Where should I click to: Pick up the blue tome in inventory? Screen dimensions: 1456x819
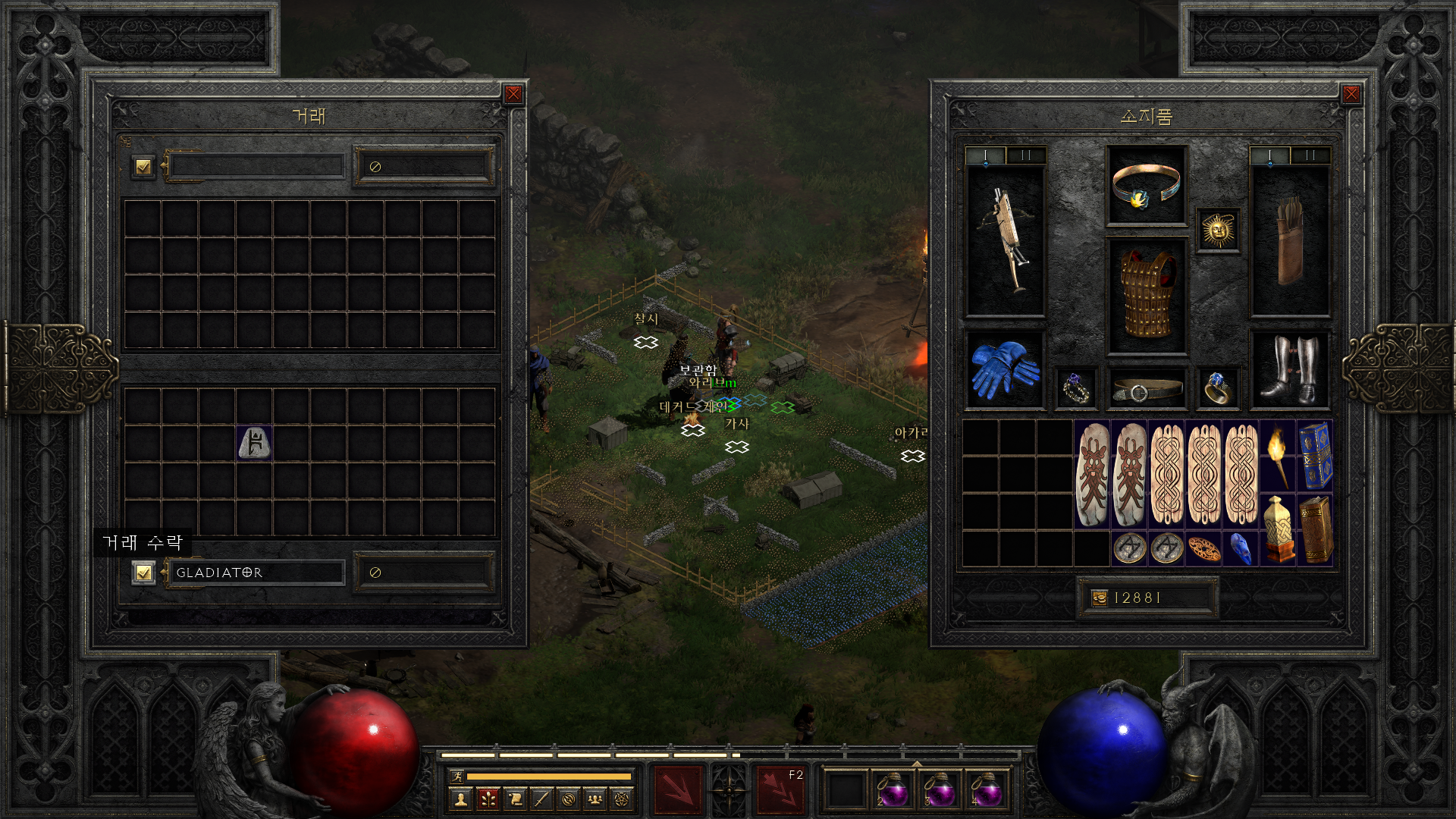pos(1315,455)
